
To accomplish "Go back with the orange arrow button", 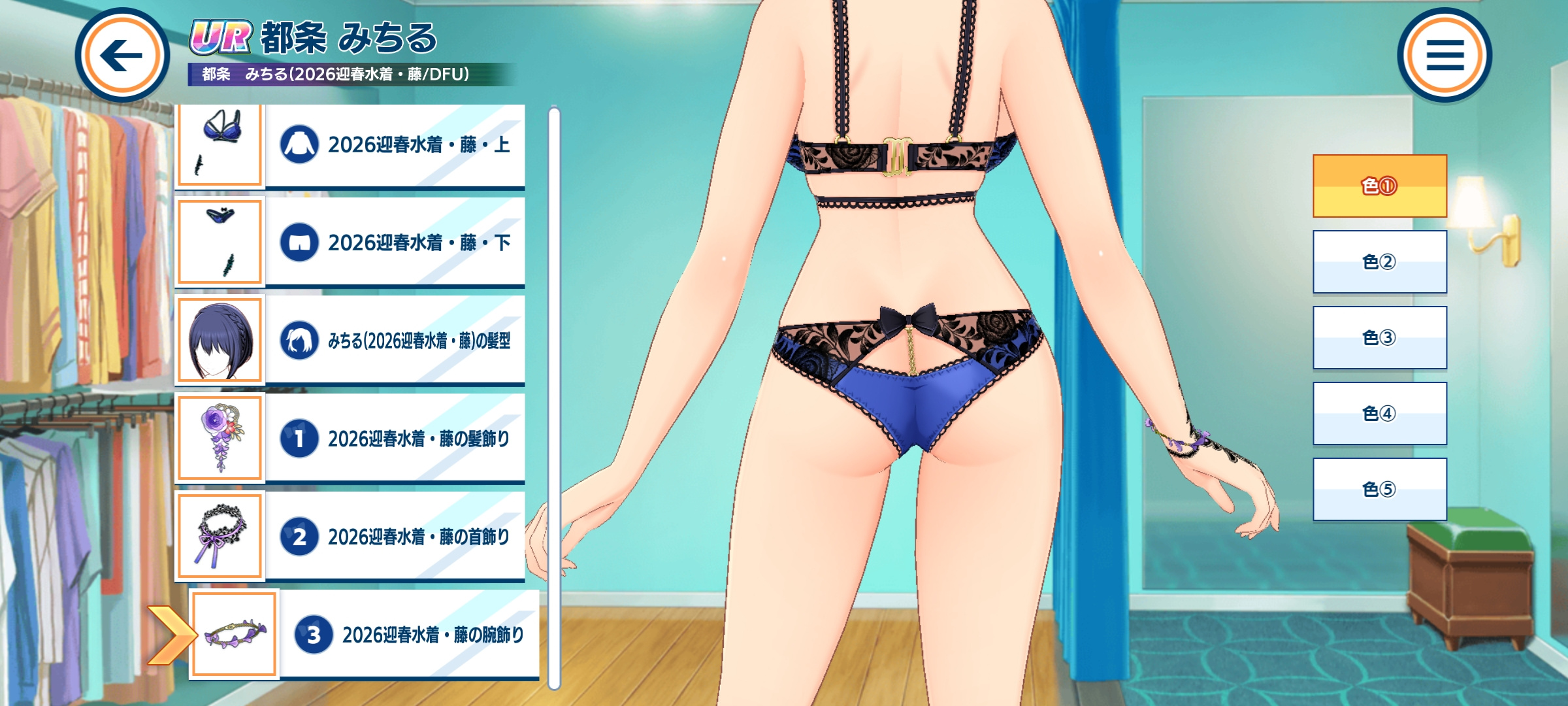I will [122, 55].
